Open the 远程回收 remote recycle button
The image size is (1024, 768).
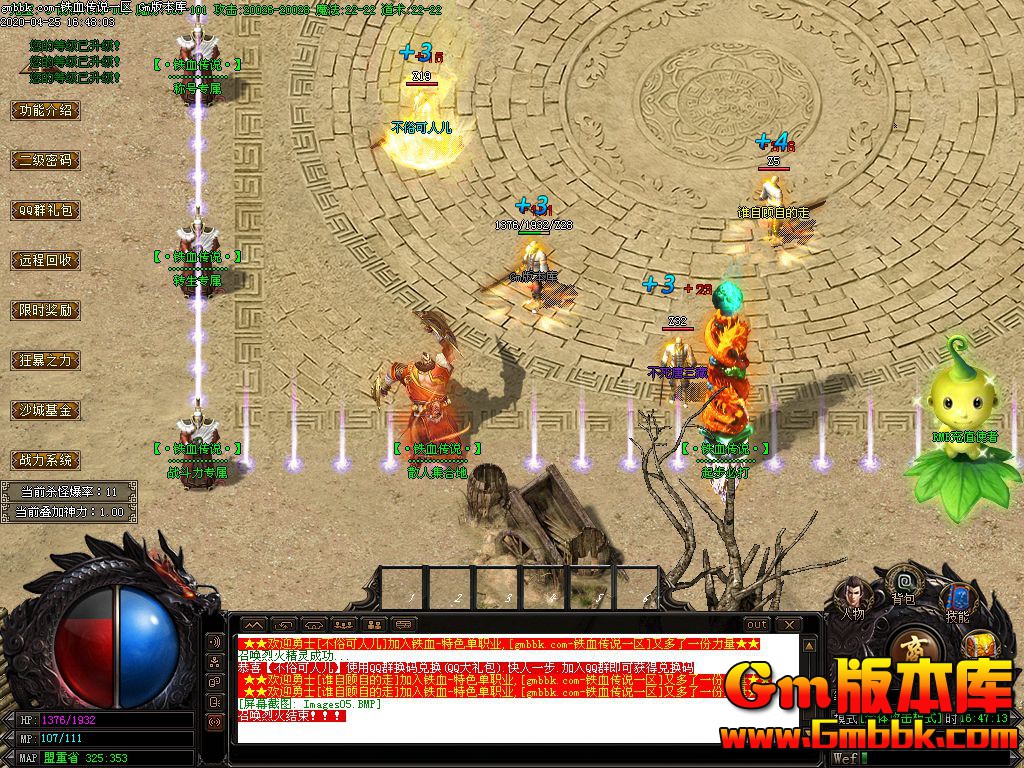(x=46, y=260)
